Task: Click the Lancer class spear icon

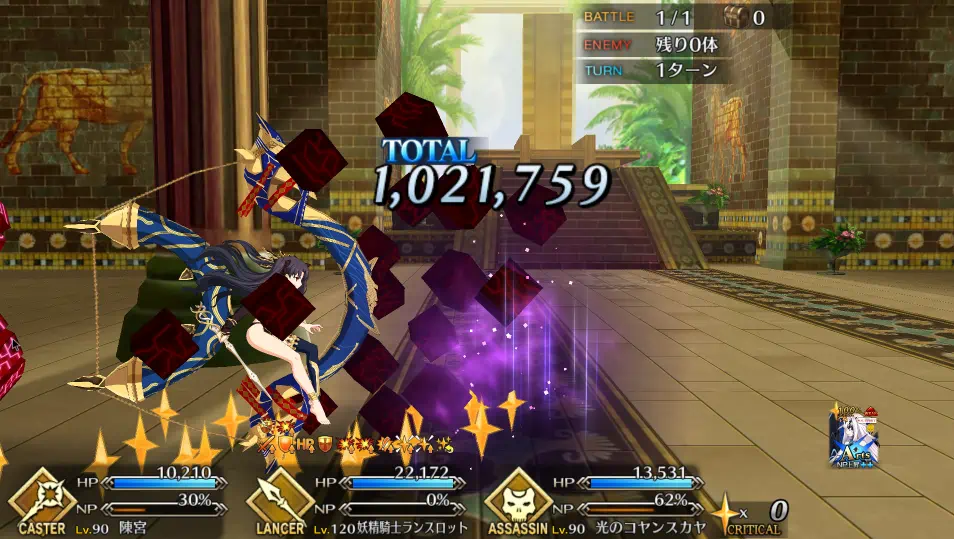Action: (280, 496)
